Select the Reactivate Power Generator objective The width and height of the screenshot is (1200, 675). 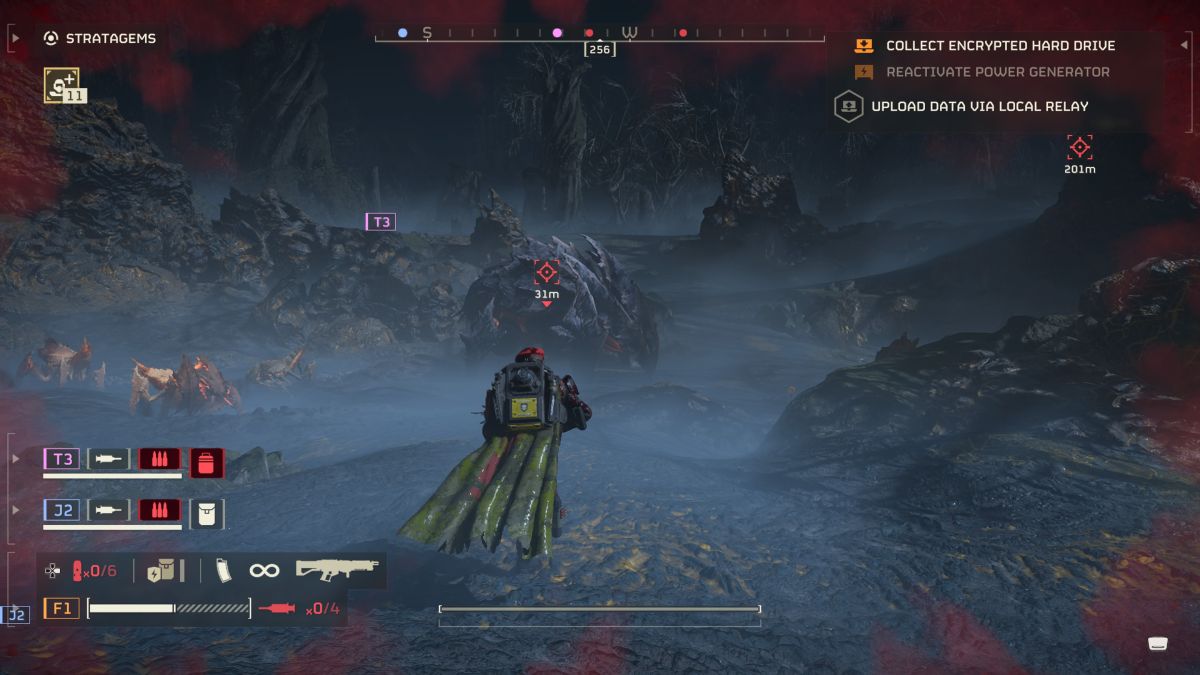997,72
